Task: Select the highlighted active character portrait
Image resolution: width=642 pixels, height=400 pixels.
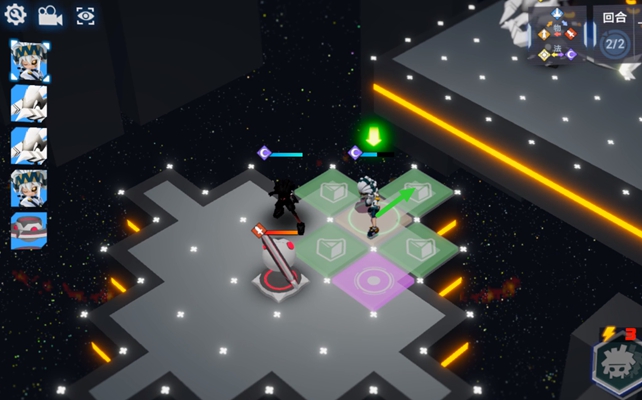Action: pos(29,60)
